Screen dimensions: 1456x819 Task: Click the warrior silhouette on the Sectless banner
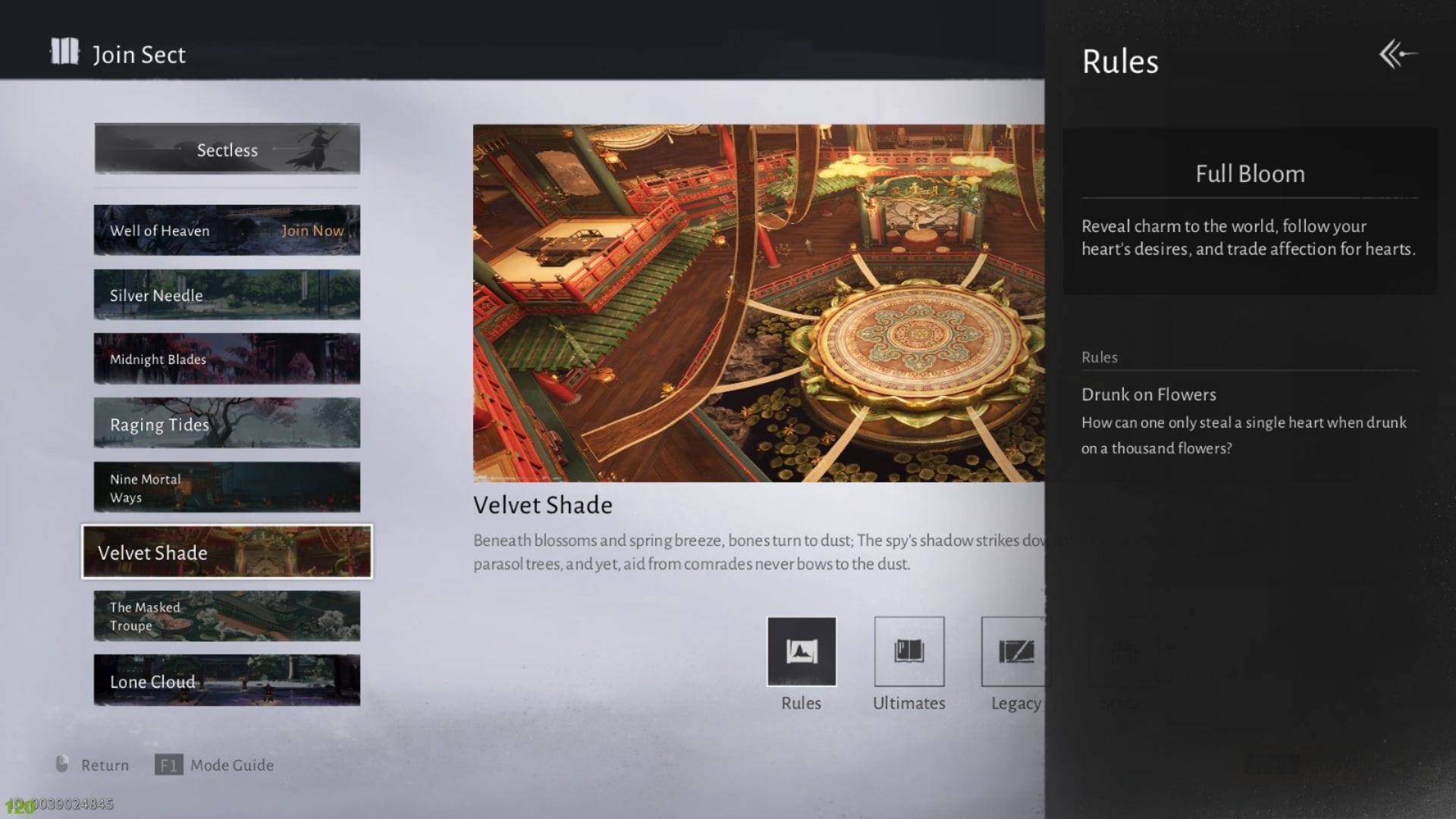point(313,149)
